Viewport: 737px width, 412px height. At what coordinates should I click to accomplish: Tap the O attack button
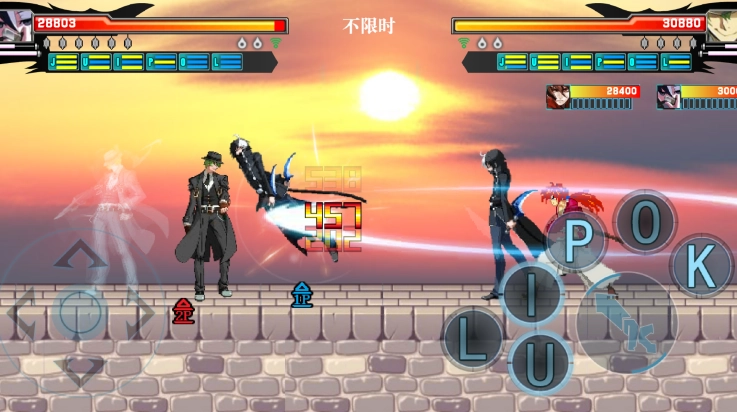pyautogui.click(x=645, y=222)
